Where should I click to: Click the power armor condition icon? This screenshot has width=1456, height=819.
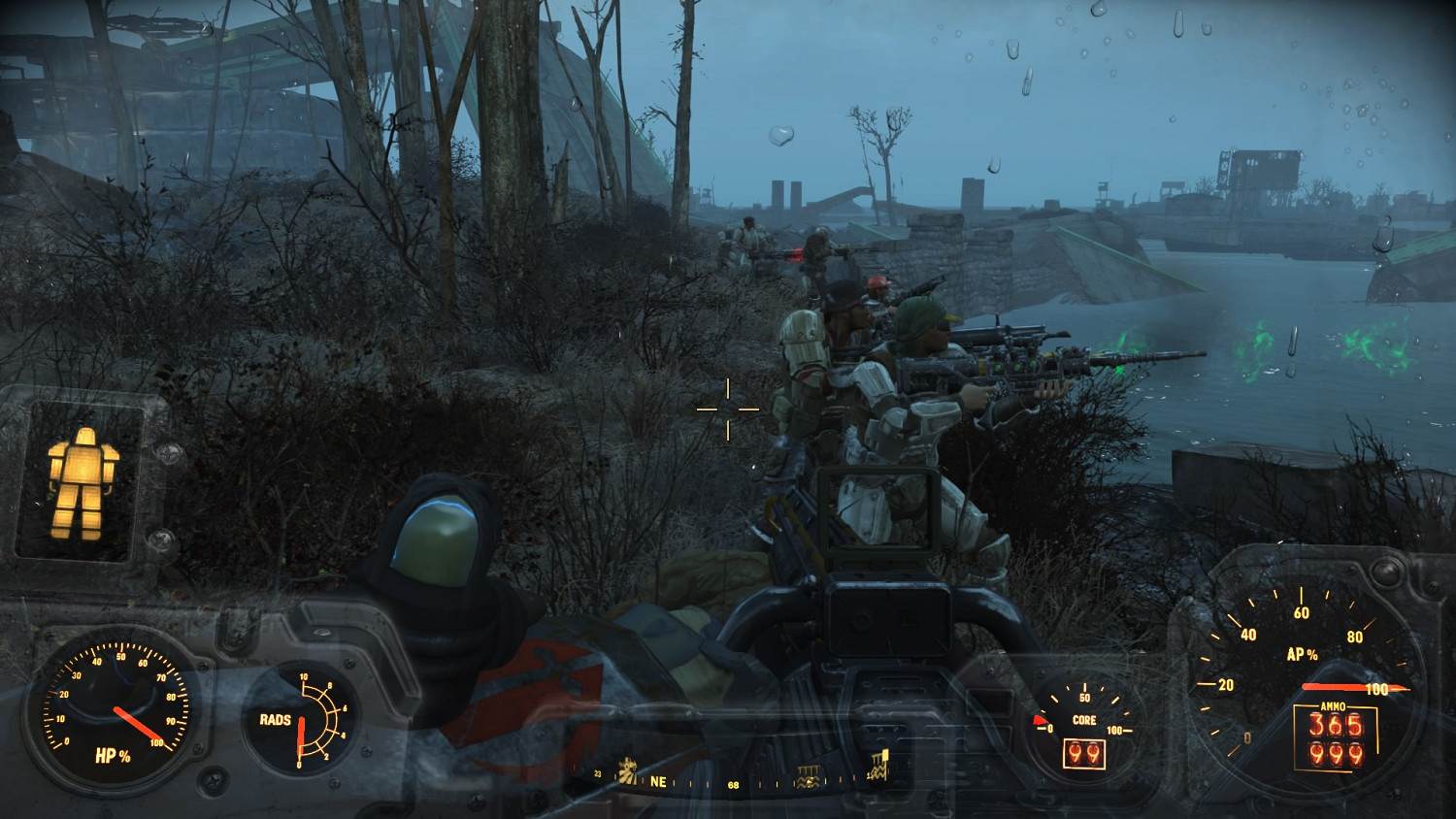point(83,481)
